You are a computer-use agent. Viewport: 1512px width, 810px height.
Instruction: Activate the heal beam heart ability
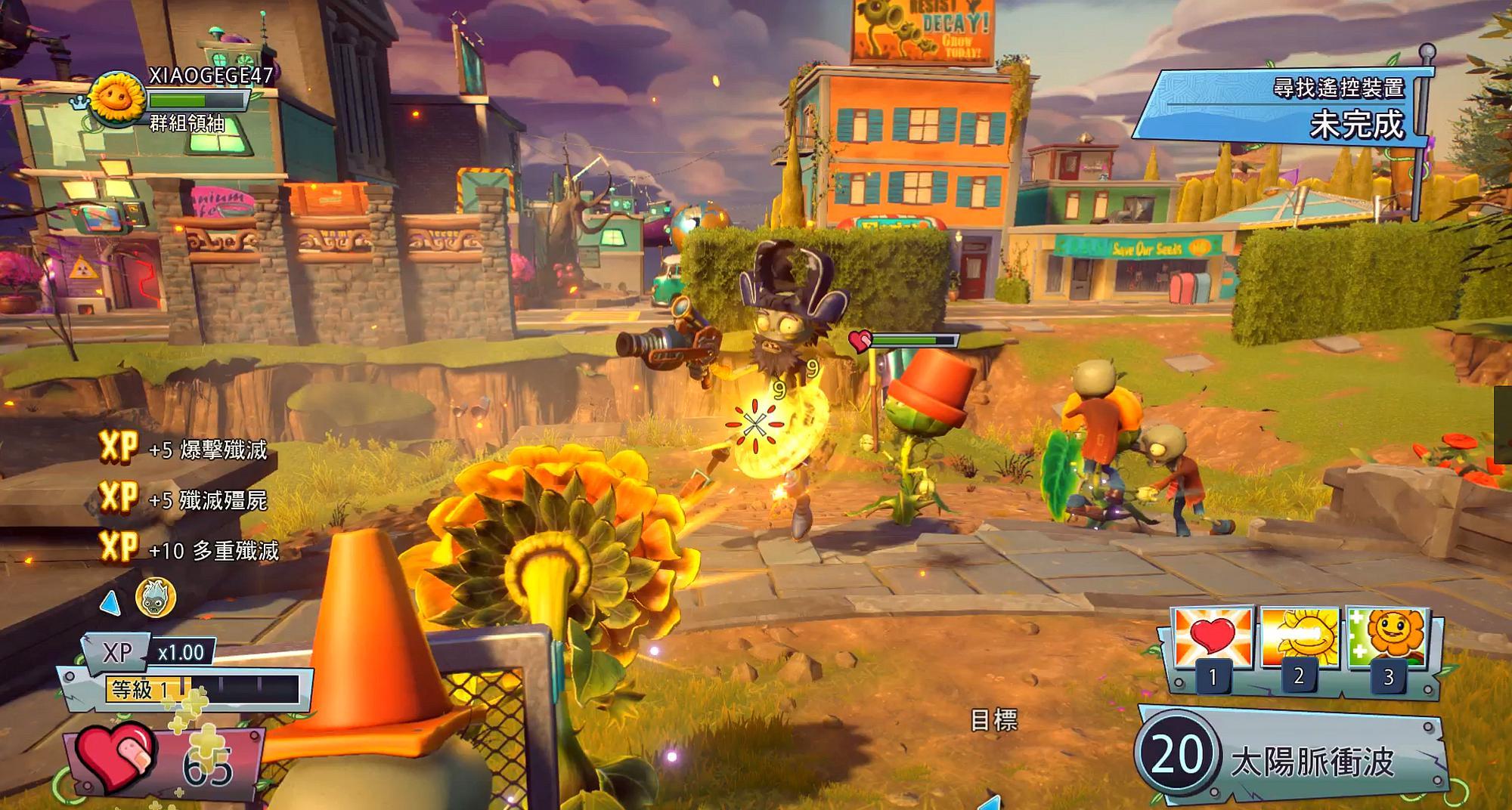1212,640
